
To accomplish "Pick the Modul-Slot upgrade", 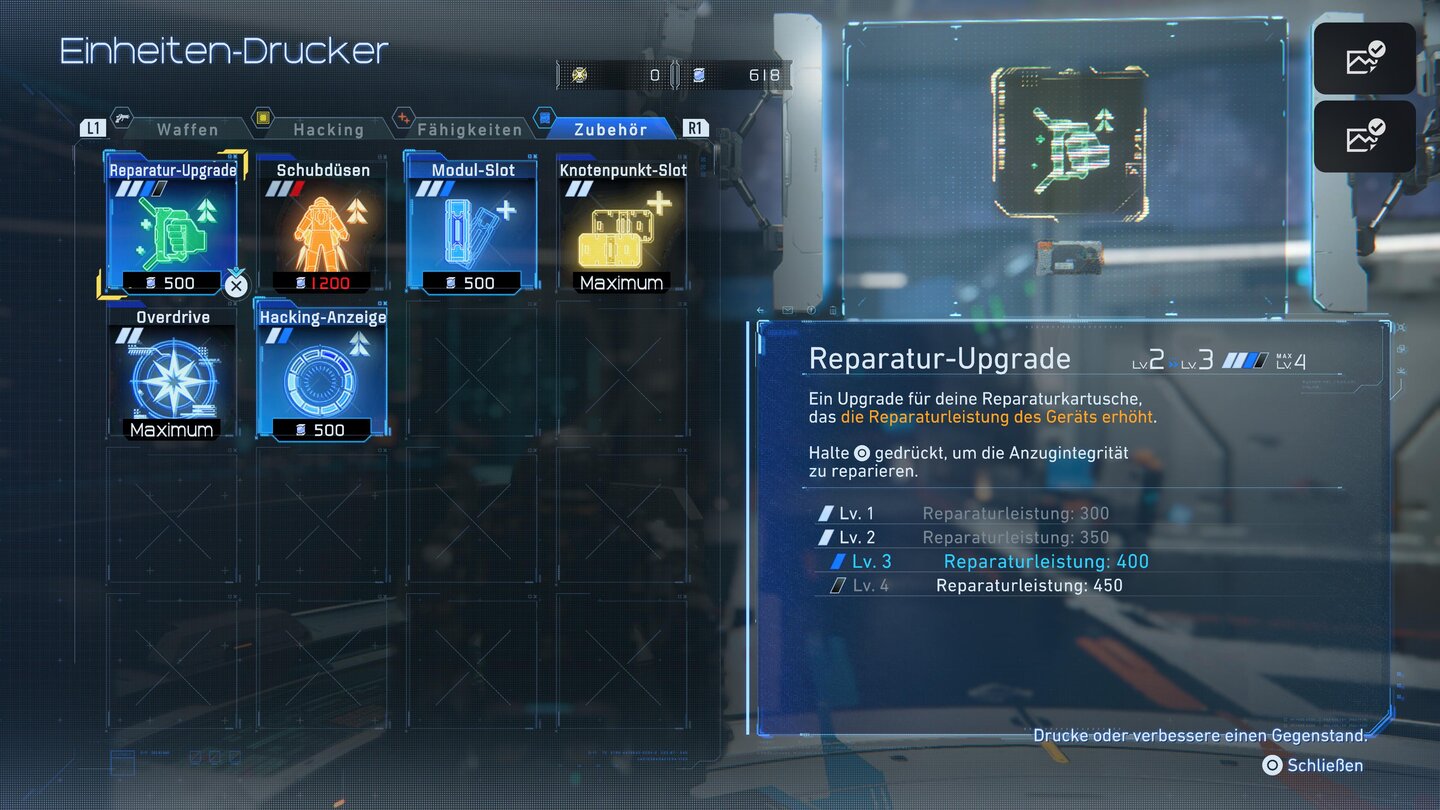I will 472,224.
